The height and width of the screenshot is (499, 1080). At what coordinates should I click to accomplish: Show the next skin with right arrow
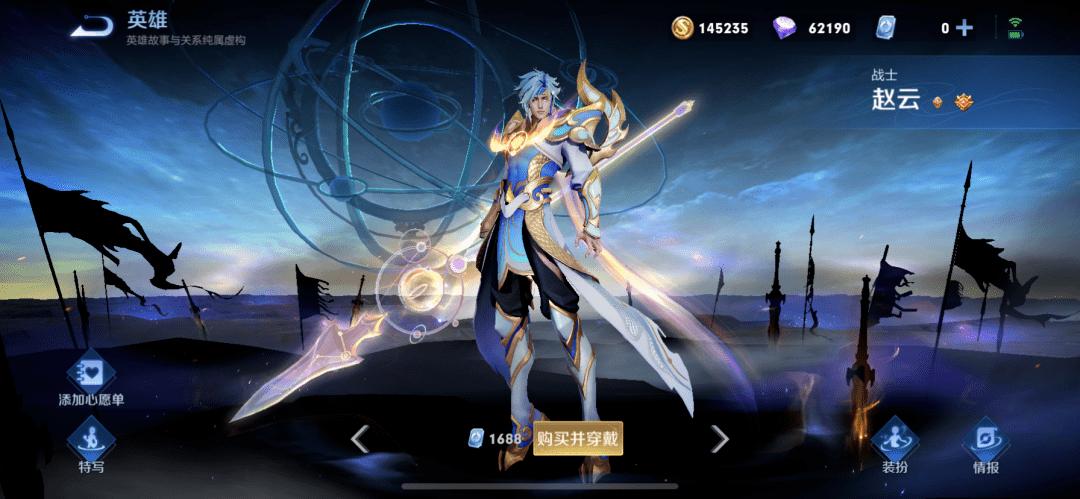[x=719, y=438]
